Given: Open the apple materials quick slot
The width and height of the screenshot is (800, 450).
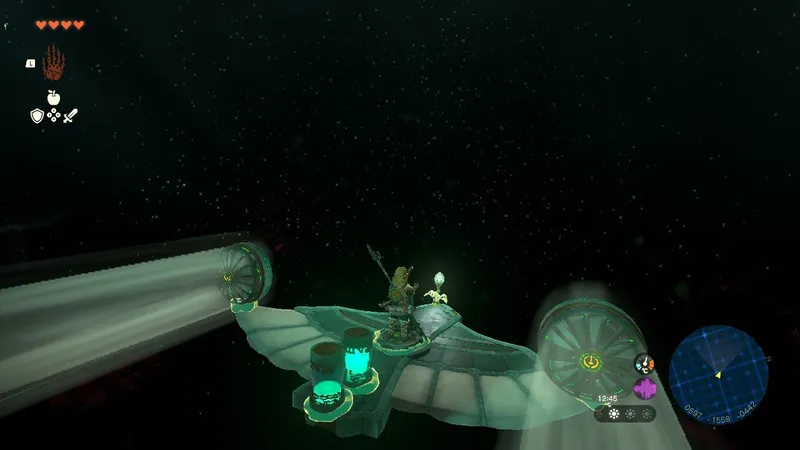Looking at the screenshot, I should pos(53,98).
